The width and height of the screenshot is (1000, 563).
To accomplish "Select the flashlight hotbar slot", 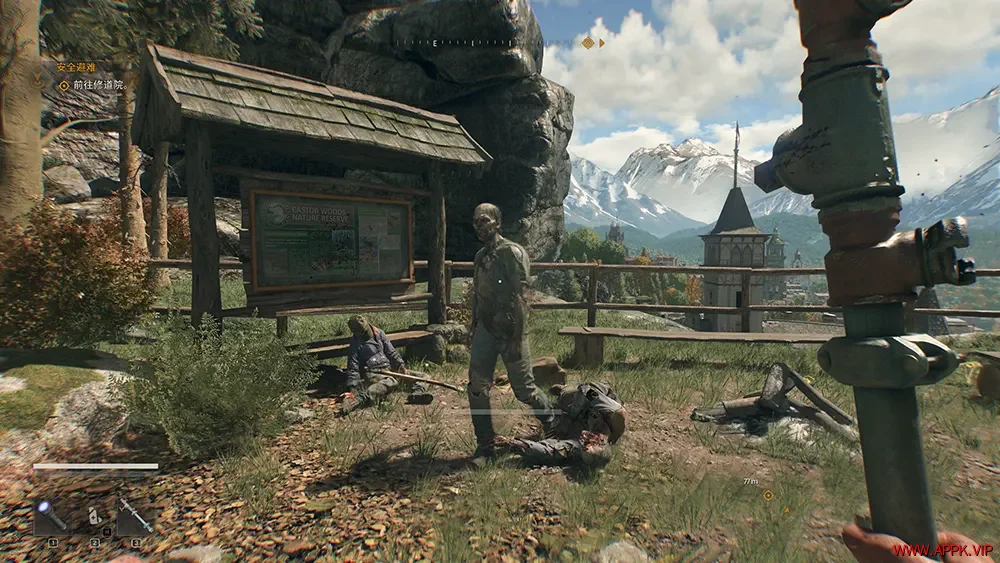I will 52,517.
